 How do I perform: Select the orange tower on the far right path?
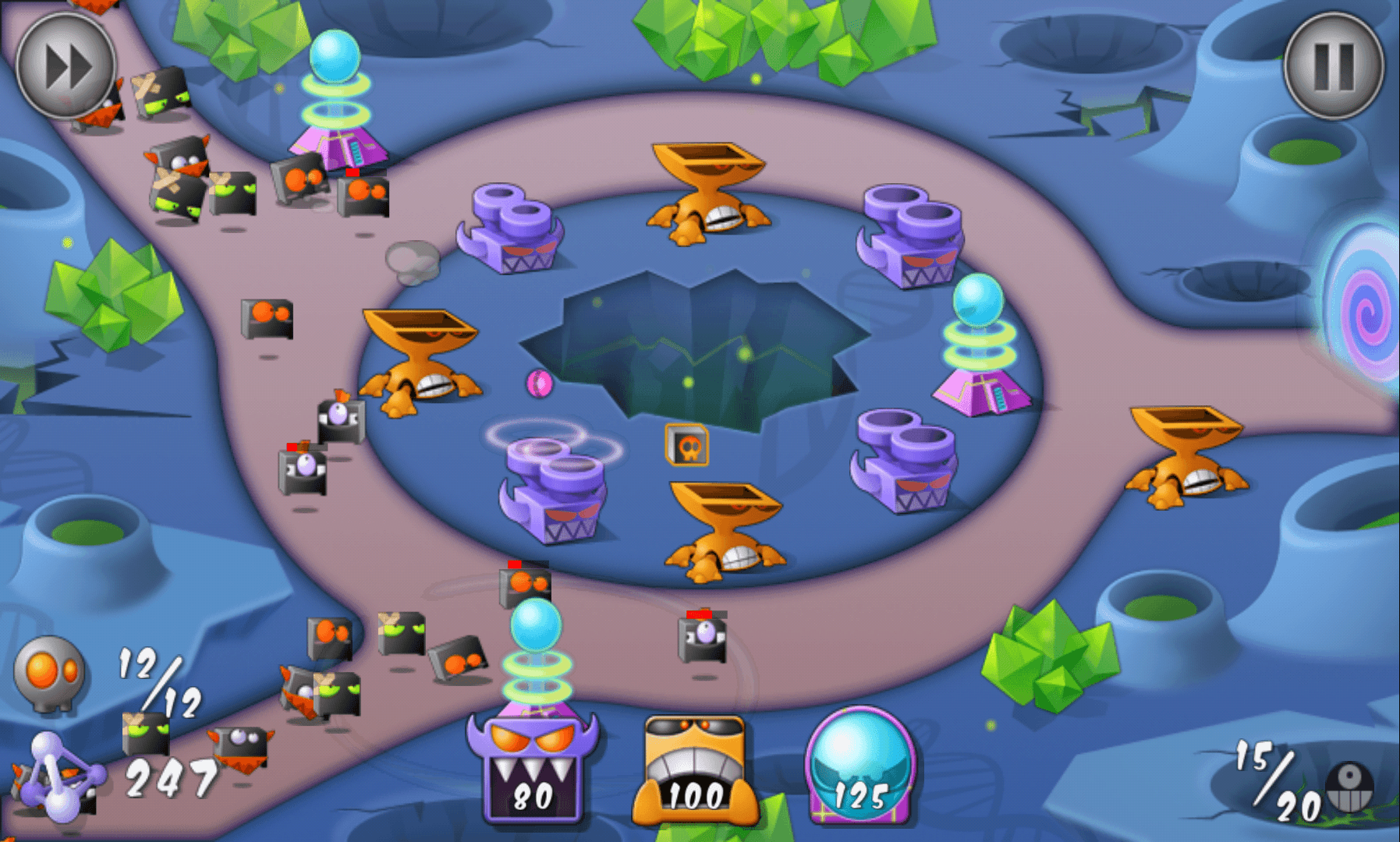1186,452
